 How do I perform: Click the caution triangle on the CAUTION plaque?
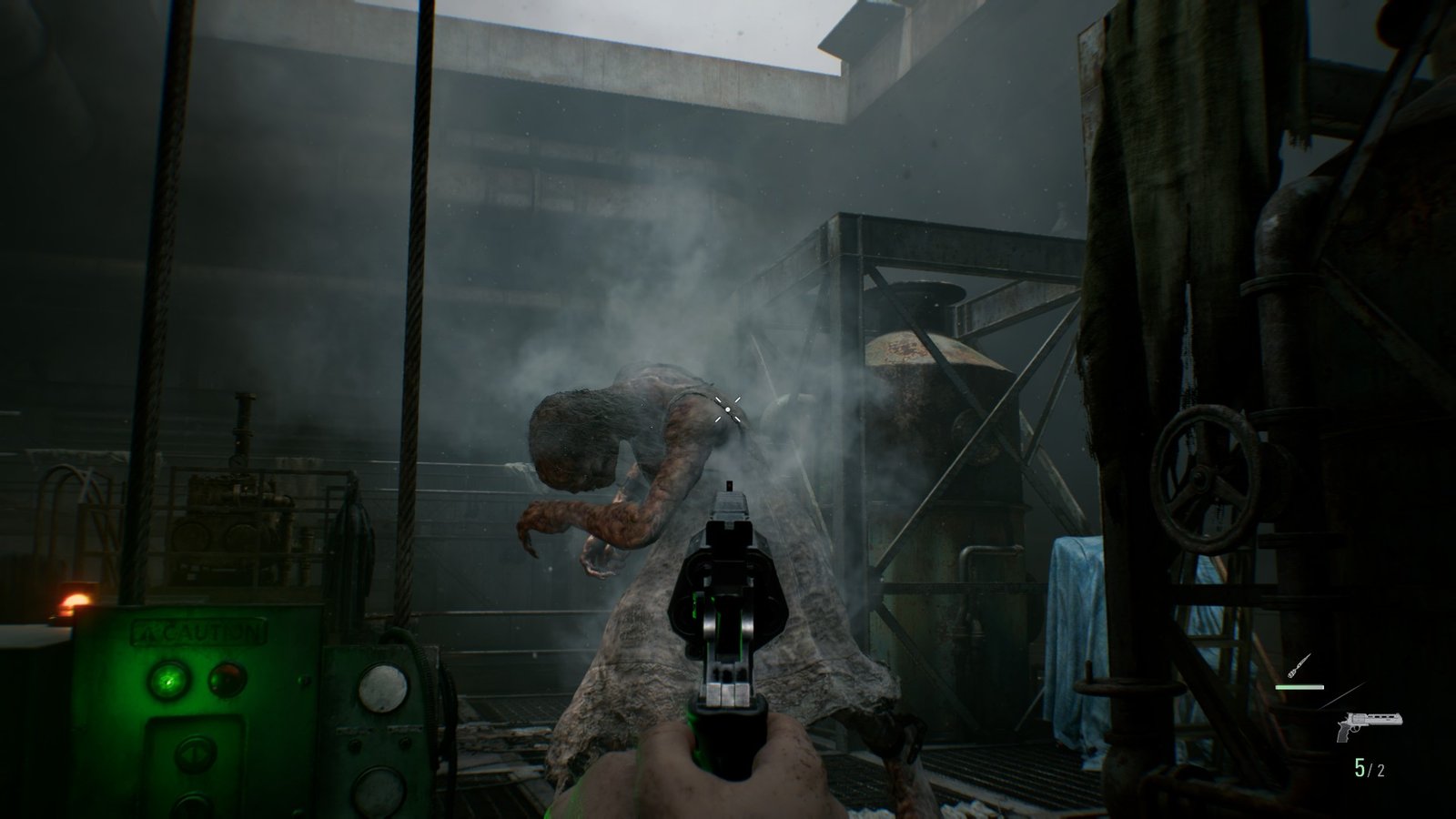pyautogui.click(x=147, y=631)
